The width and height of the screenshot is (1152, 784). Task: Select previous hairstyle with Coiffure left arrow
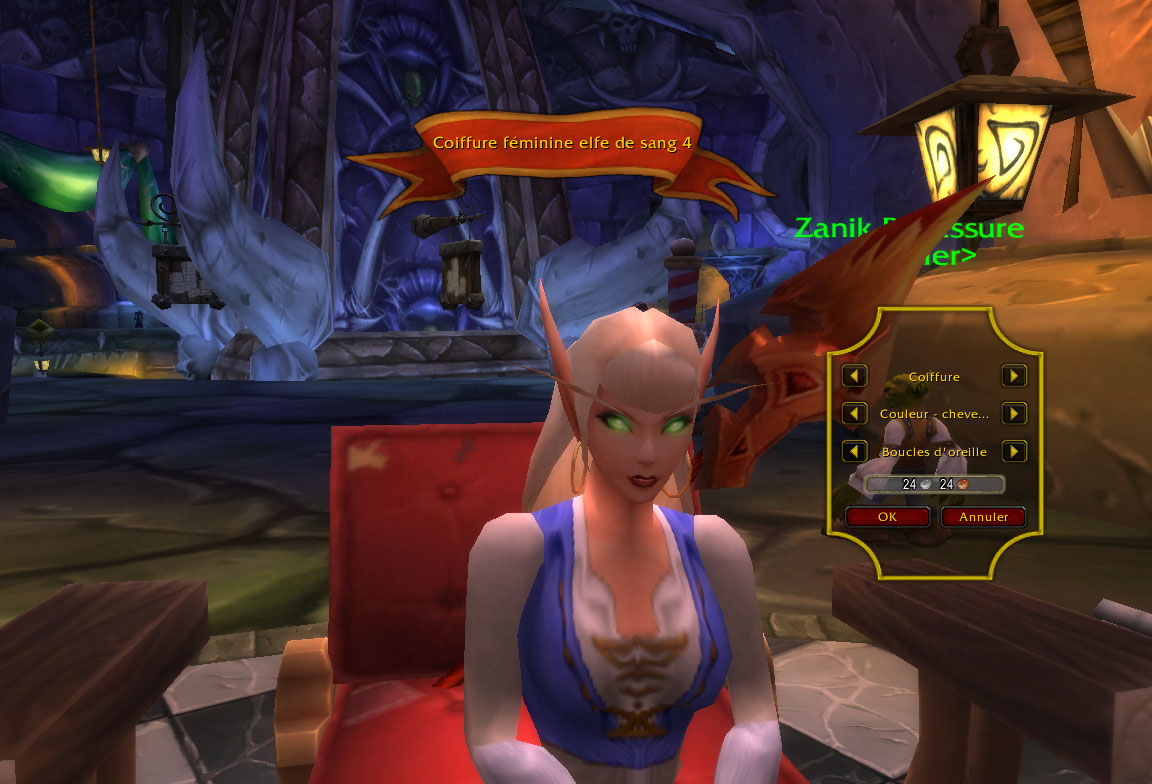coord(854,376)
